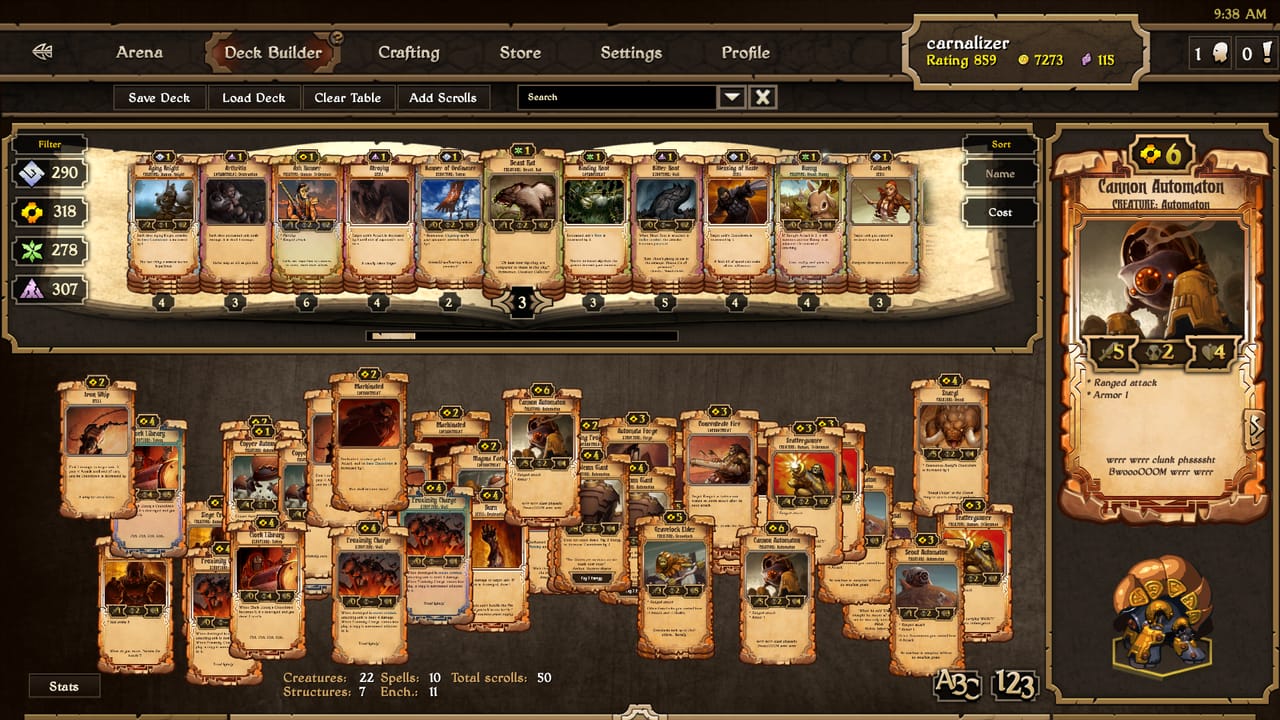Screen dimensions: 1280x720
Task: Switch to the Crafting tab
Action: (x=409, y=52)
